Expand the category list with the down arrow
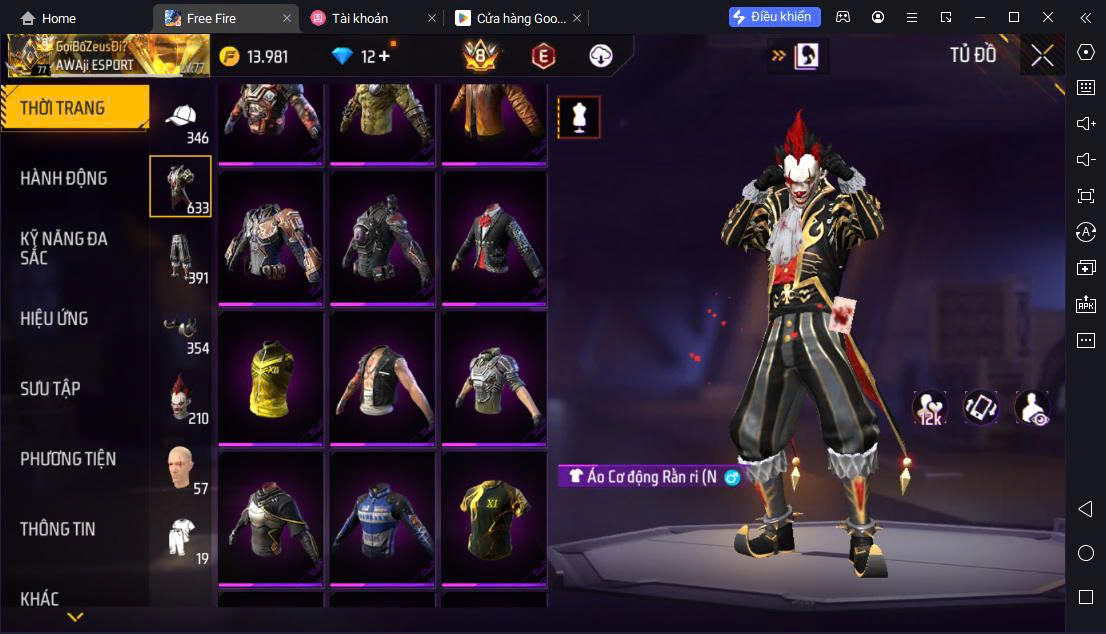 (75, 617)
